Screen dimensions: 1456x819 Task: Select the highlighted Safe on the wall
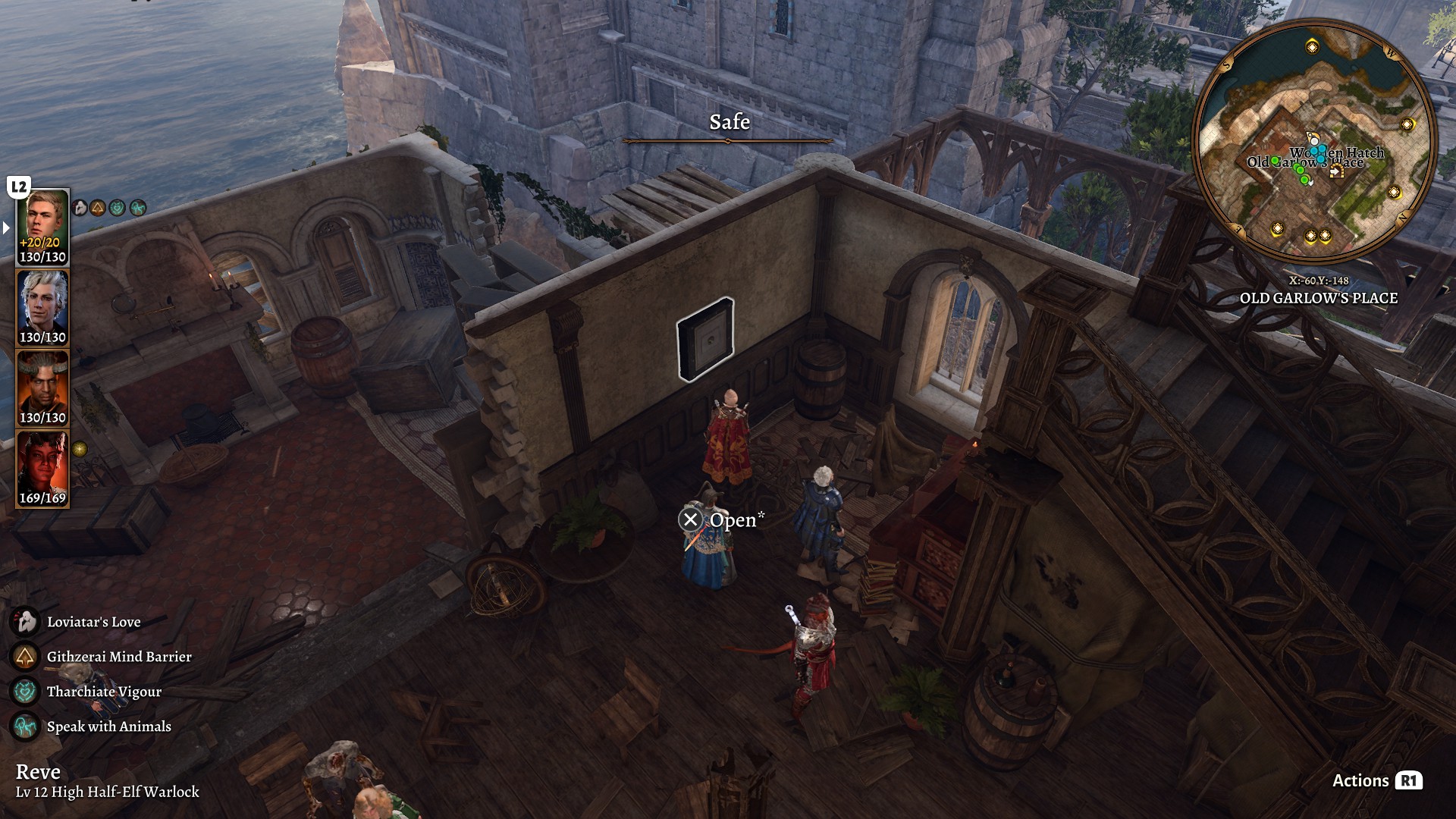coord(705,339)
